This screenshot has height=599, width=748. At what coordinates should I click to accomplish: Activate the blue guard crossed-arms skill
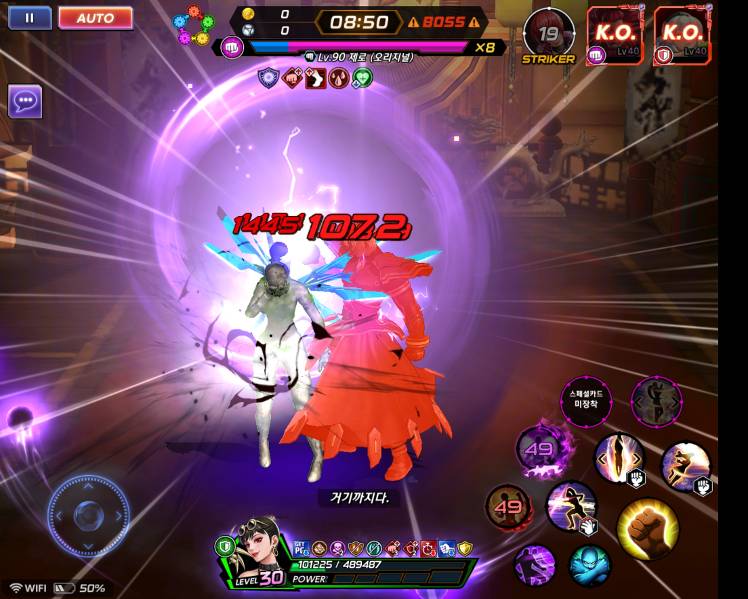(589, 565)
